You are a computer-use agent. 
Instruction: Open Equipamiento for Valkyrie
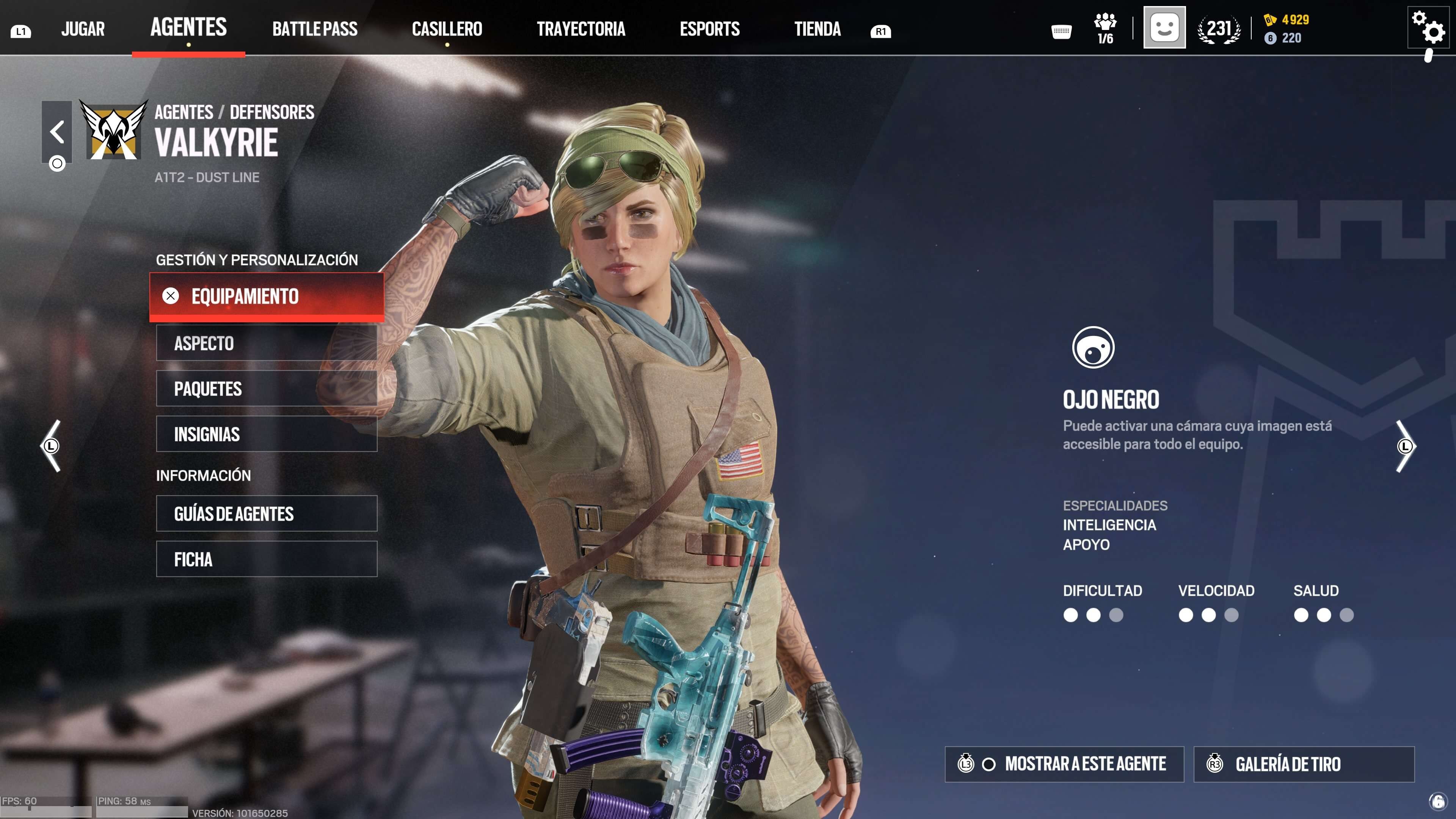pos(266,296)
